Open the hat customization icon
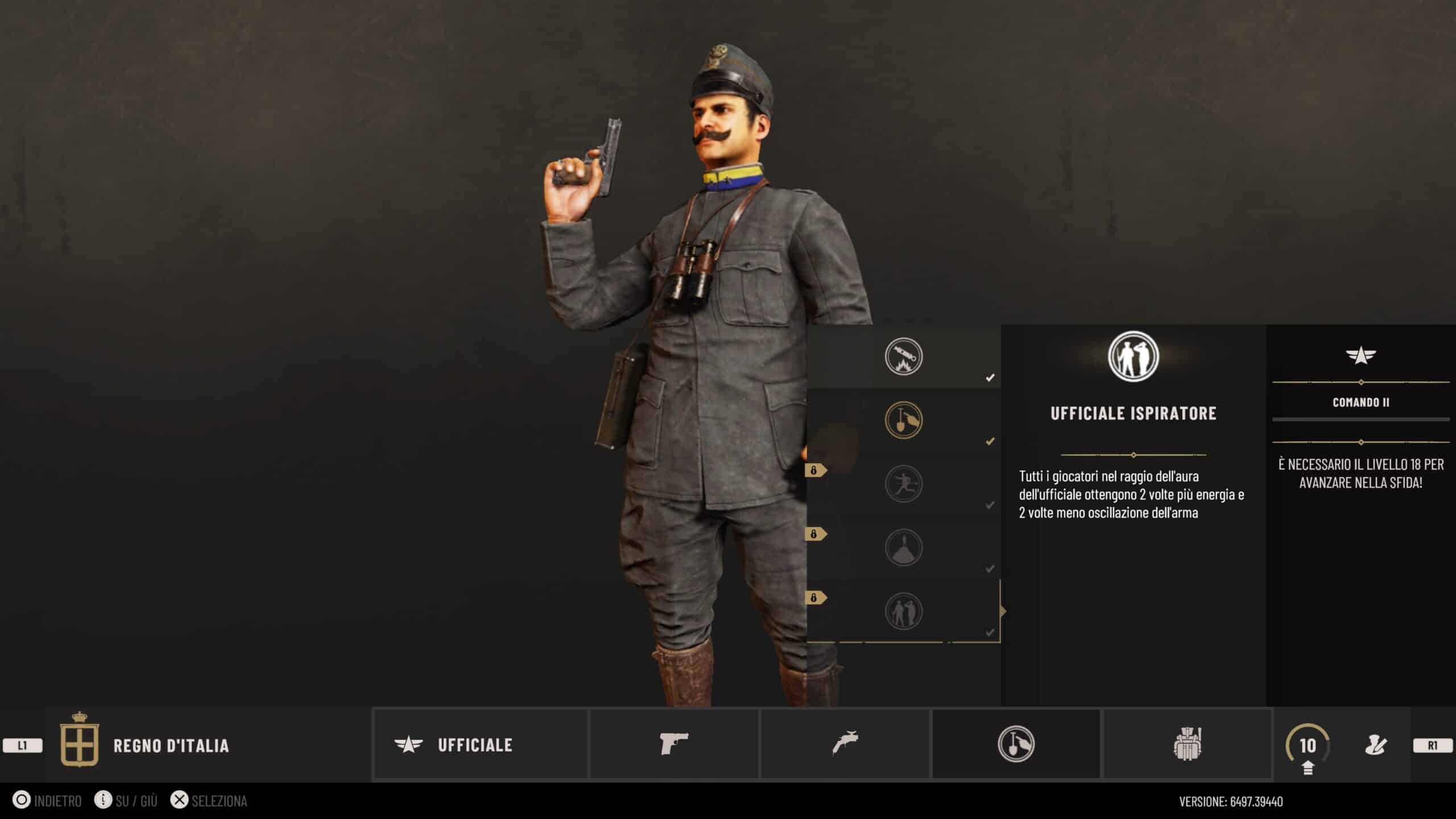The height and width of the screenshot is (819, 1456). pos(1375,745)
